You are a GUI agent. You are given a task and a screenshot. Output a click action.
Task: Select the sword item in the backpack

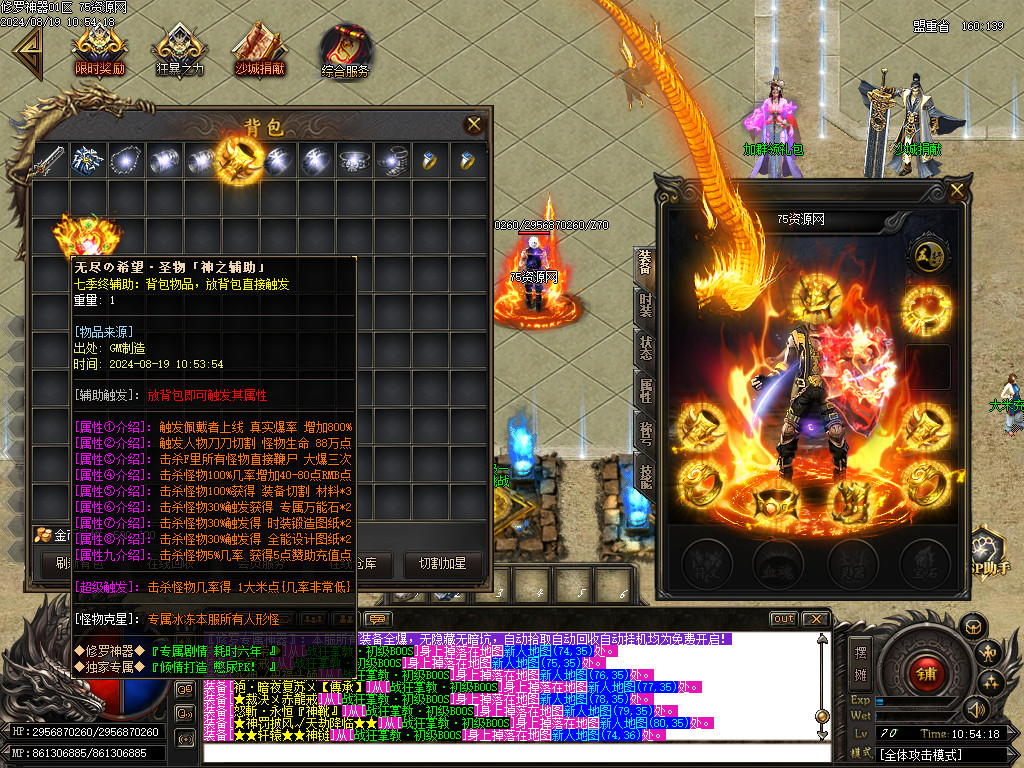click(x=48, y=160)
